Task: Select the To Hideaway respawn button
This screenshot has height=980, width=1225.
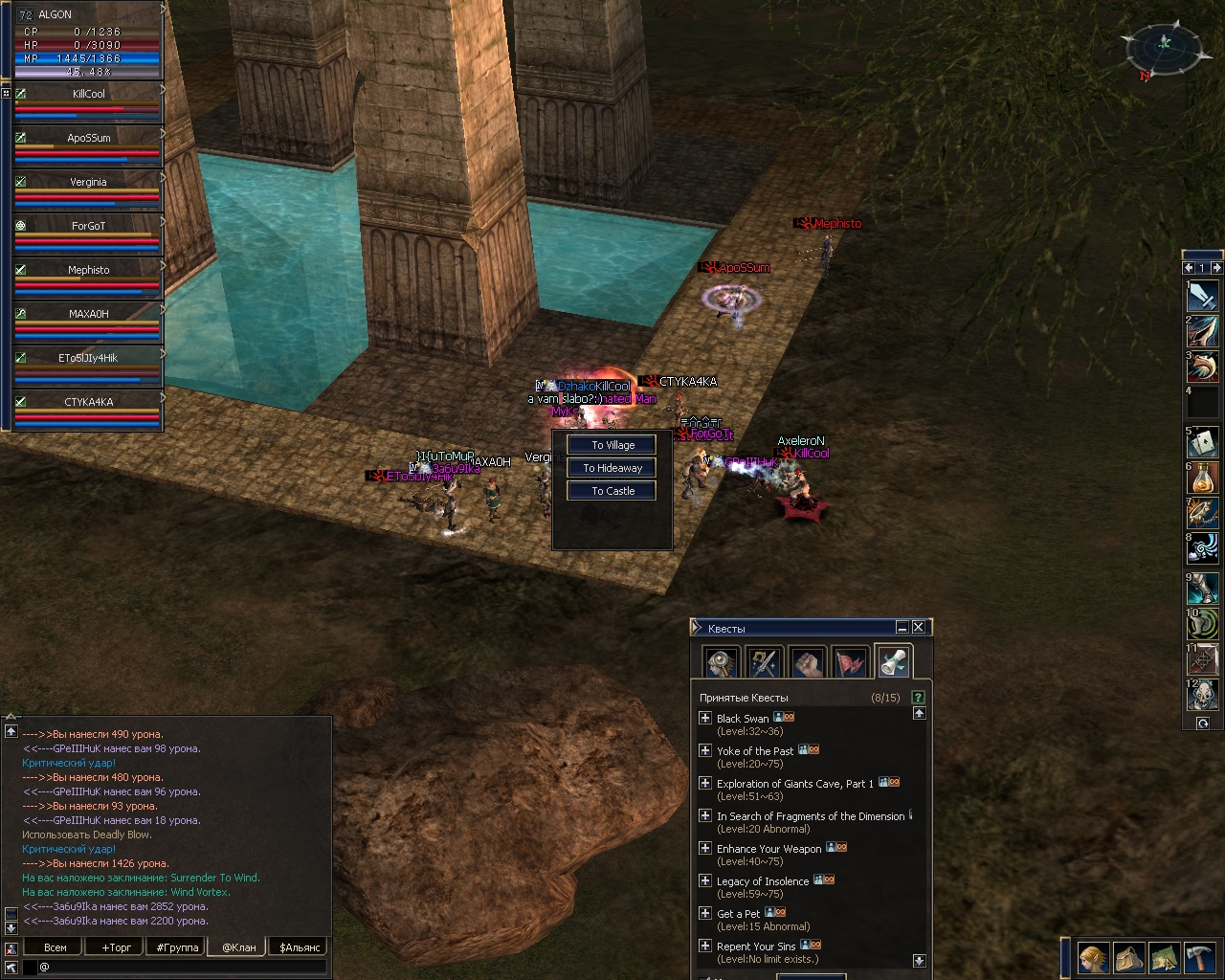Action: pyautogui.click(x=612, y=468)
